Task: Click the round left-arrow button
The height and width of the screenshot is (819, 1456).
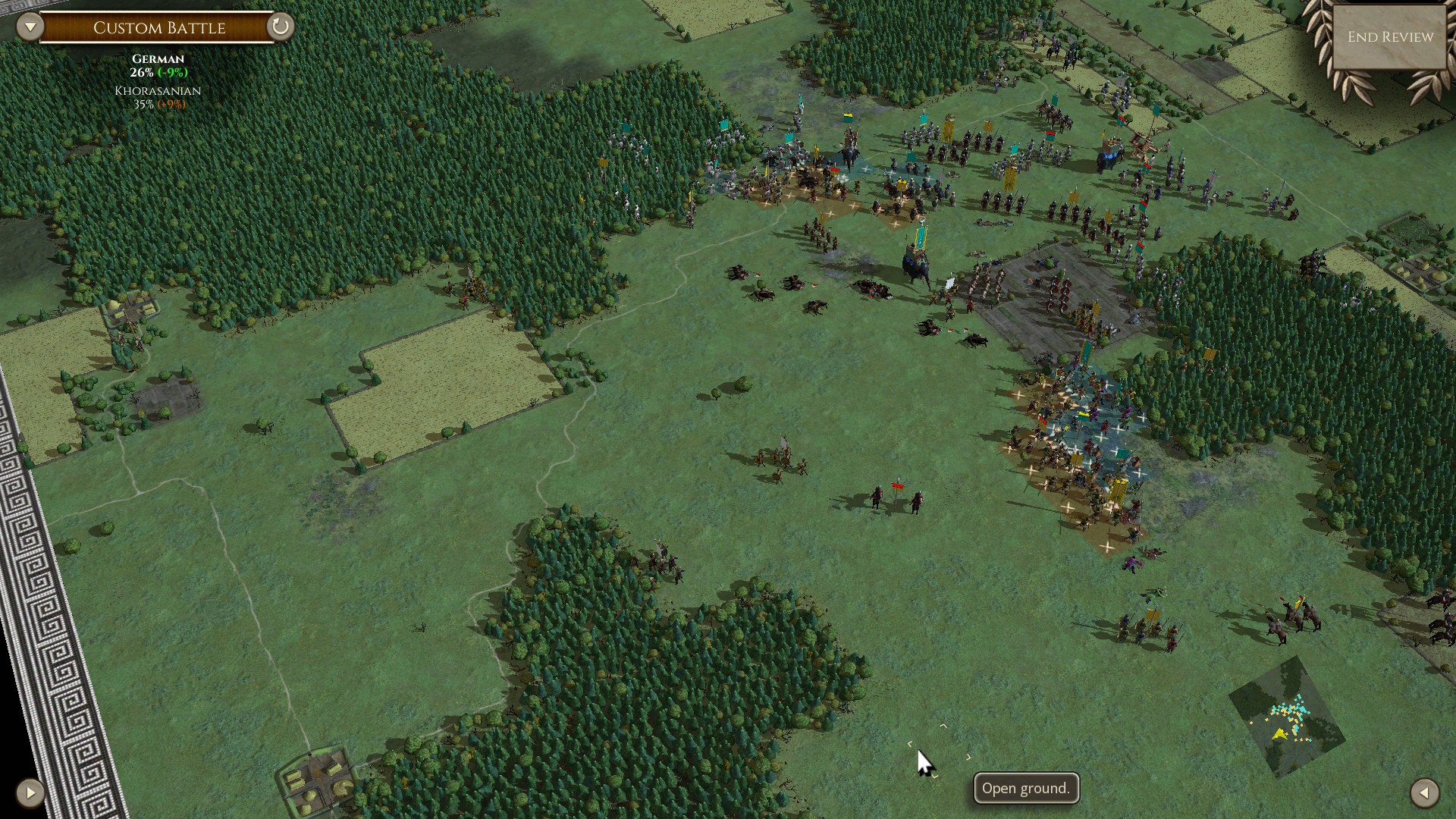Action: (1424, 793)
